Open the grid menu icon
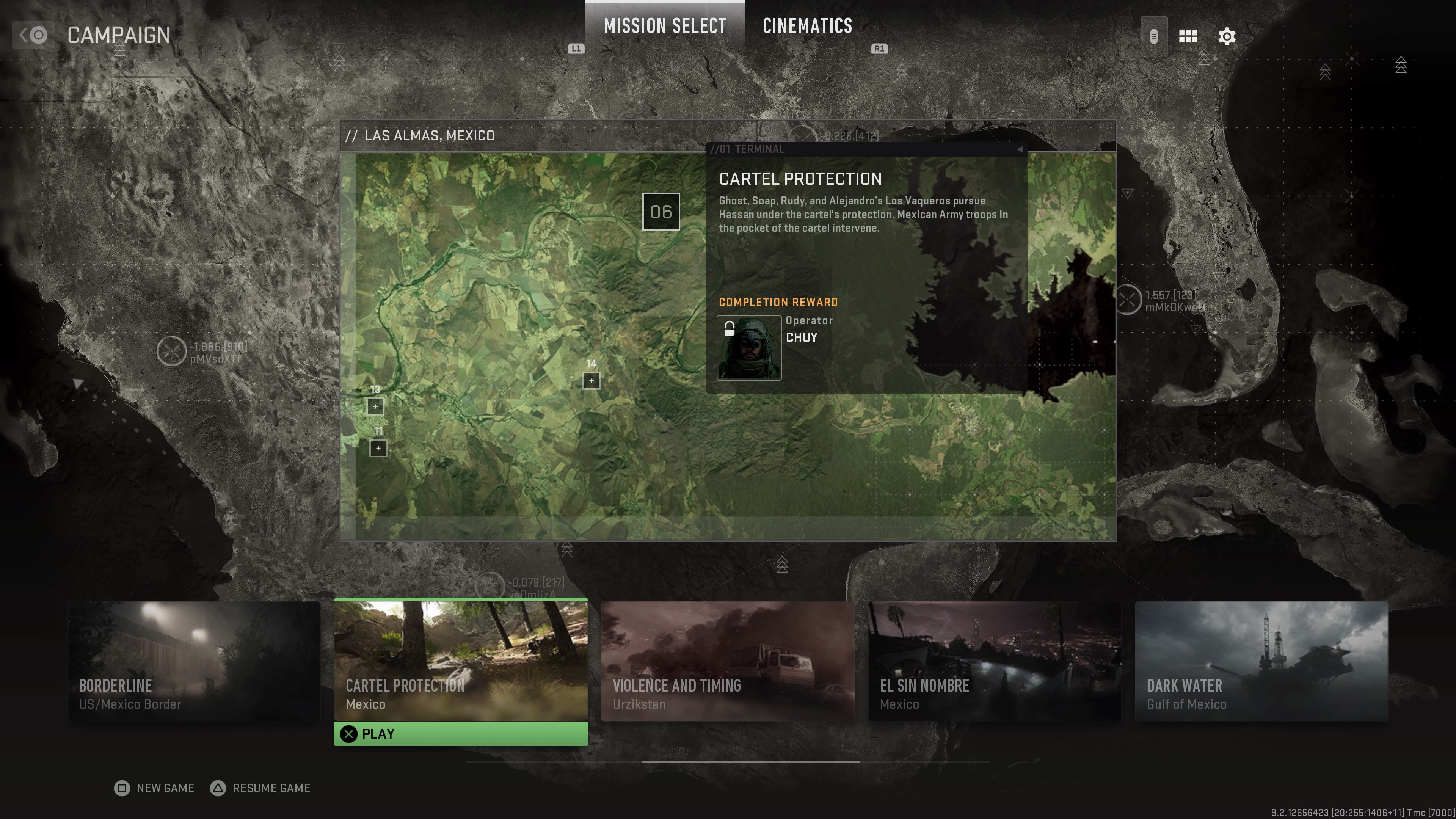Screen dimensions: 1456x819 coord(1188,37)
